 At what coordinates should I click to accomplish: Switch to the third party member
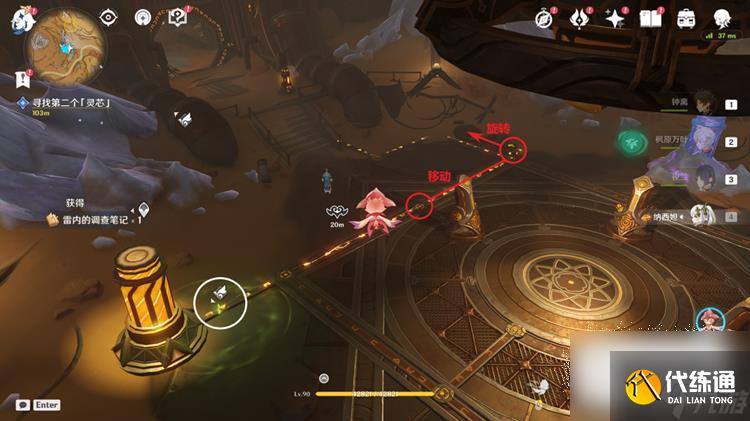(x=705, y=178)
